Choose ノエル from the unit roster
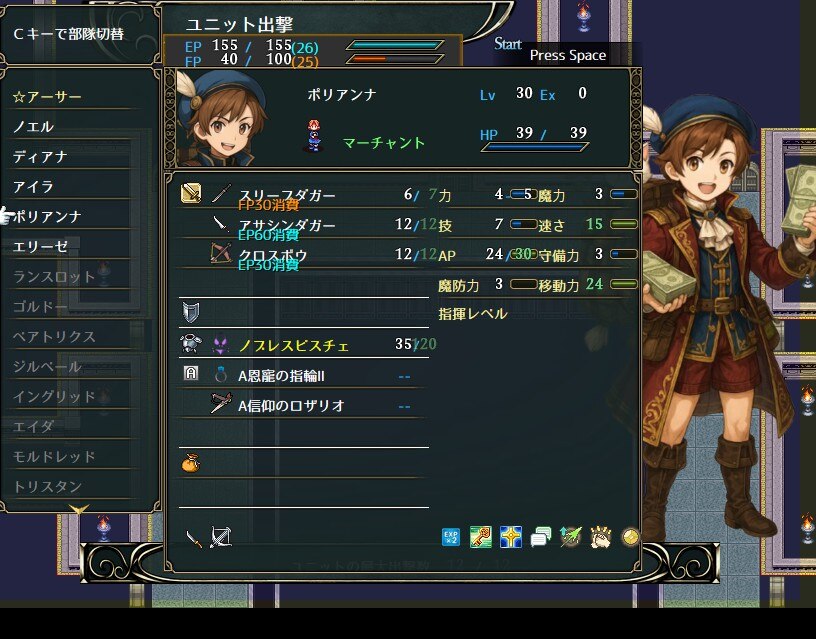This screenshot has height=639, width=816. pos(34,127)
